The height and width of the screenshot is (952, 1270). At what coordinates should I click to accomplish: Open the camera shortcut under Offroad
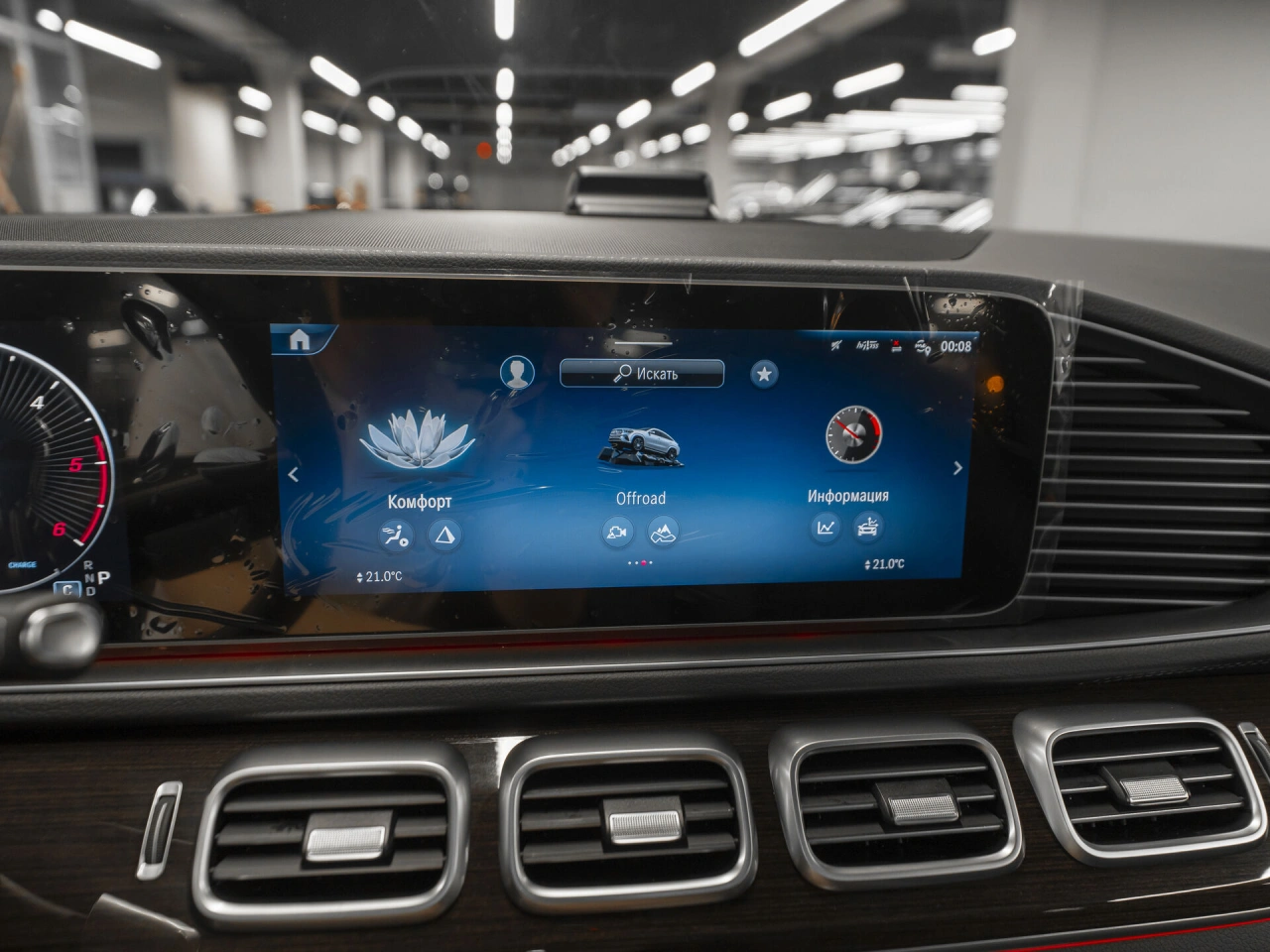coord(617,533)
